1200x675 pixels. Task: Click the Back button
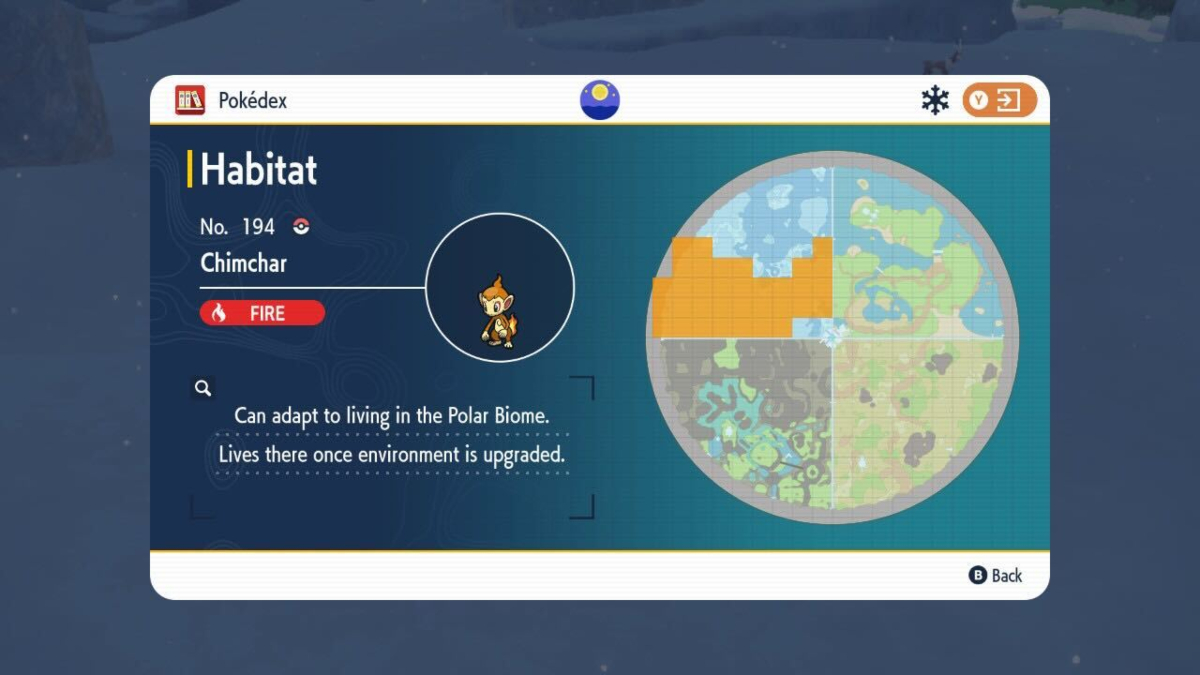996,575
